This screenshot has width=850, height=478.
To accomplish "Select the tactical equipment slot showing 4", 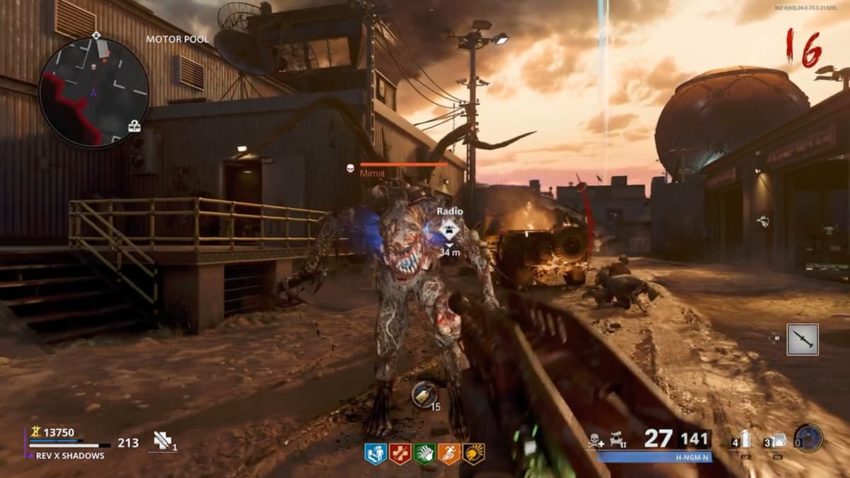I will tap(743, 440).
